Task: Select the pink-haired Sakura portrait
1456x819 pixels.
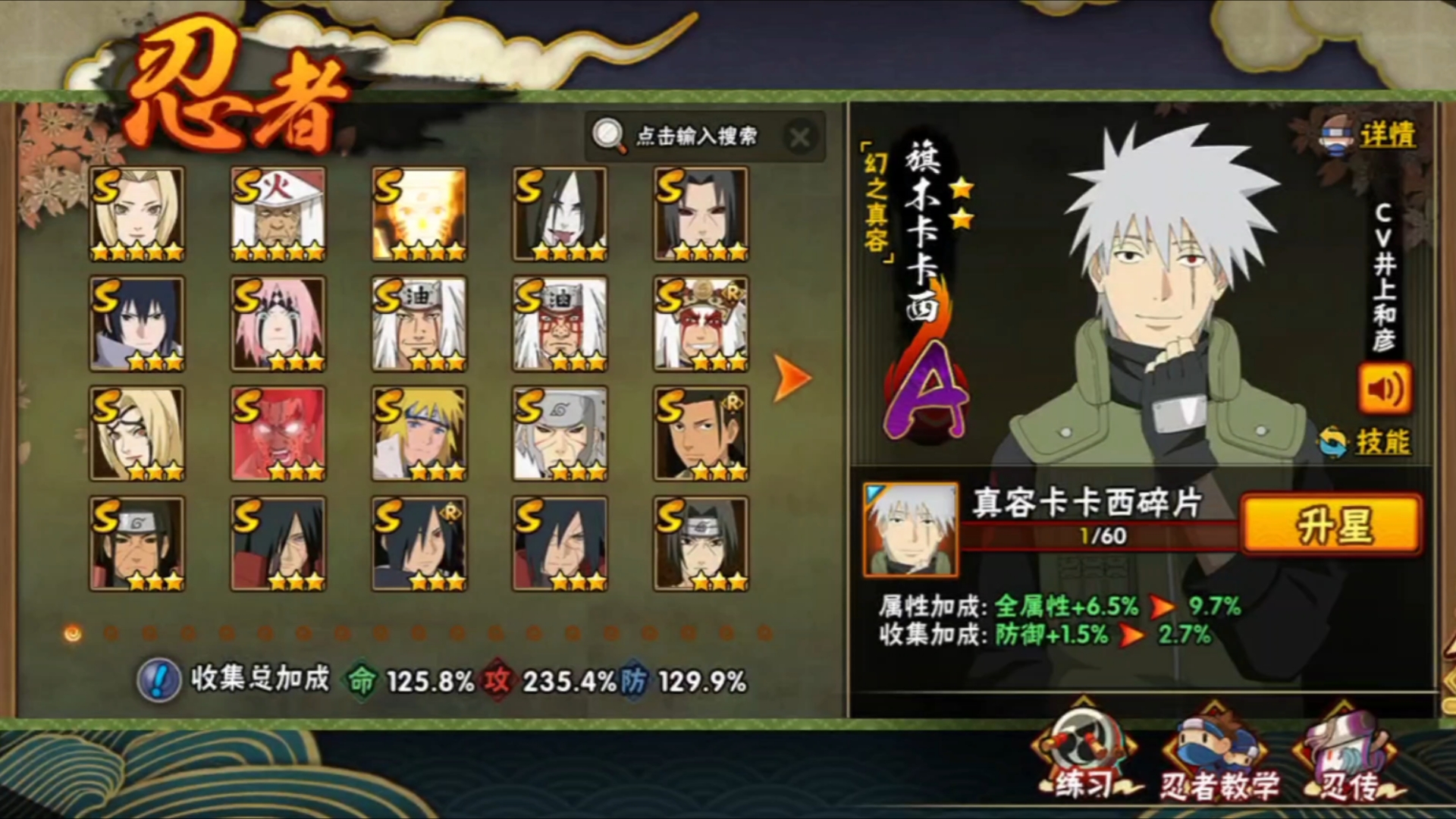Action: (278, 324)
